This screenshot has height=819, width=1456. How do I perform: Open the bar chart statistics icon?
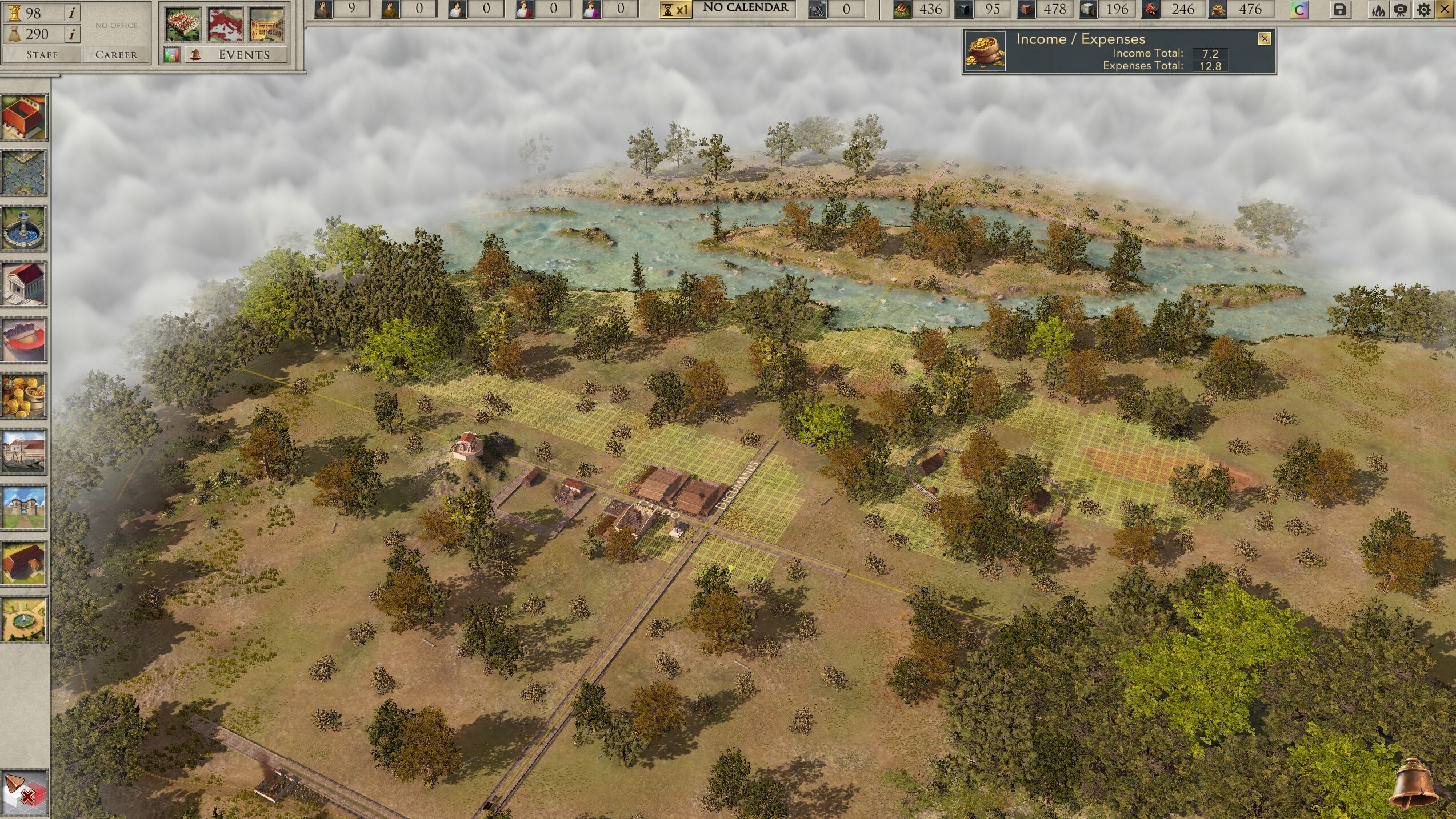pyautogui.click(x=172, y=55)
